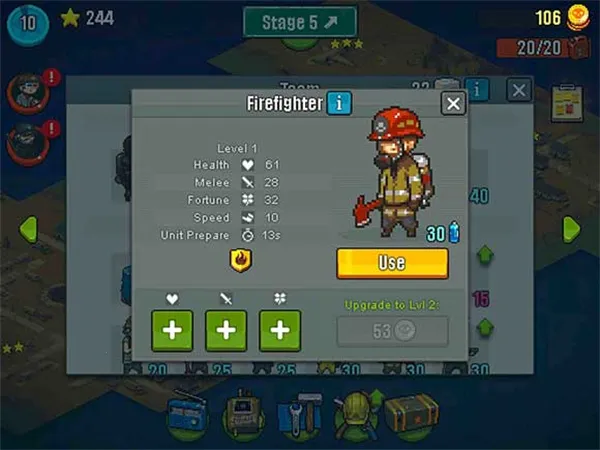This screenshot has height=450, width=600.
Task: Close the Firefighter details window
Action: (453, 104)
